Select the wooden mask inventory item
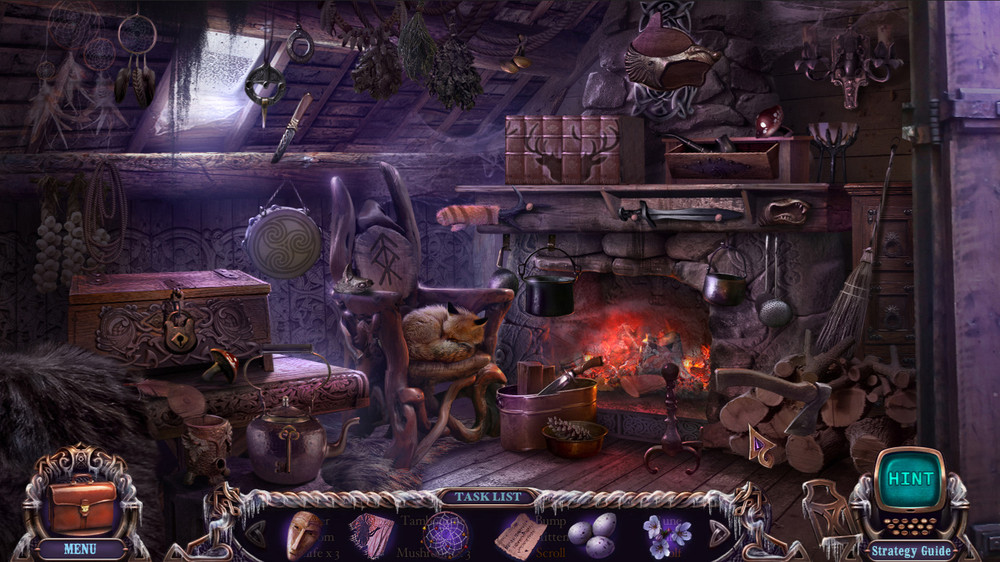The image size is (1000, 562). click(304, 534)
